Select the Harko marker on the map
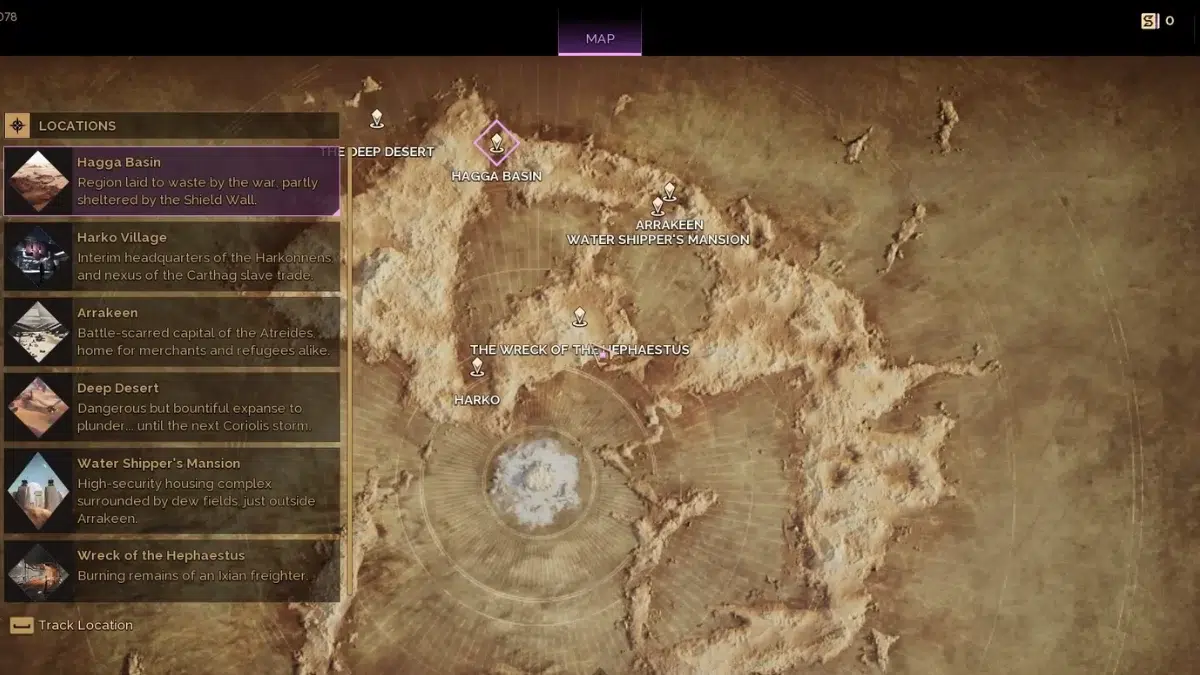The height and width of the screenshot is (675, 1200). click(477, 367)
